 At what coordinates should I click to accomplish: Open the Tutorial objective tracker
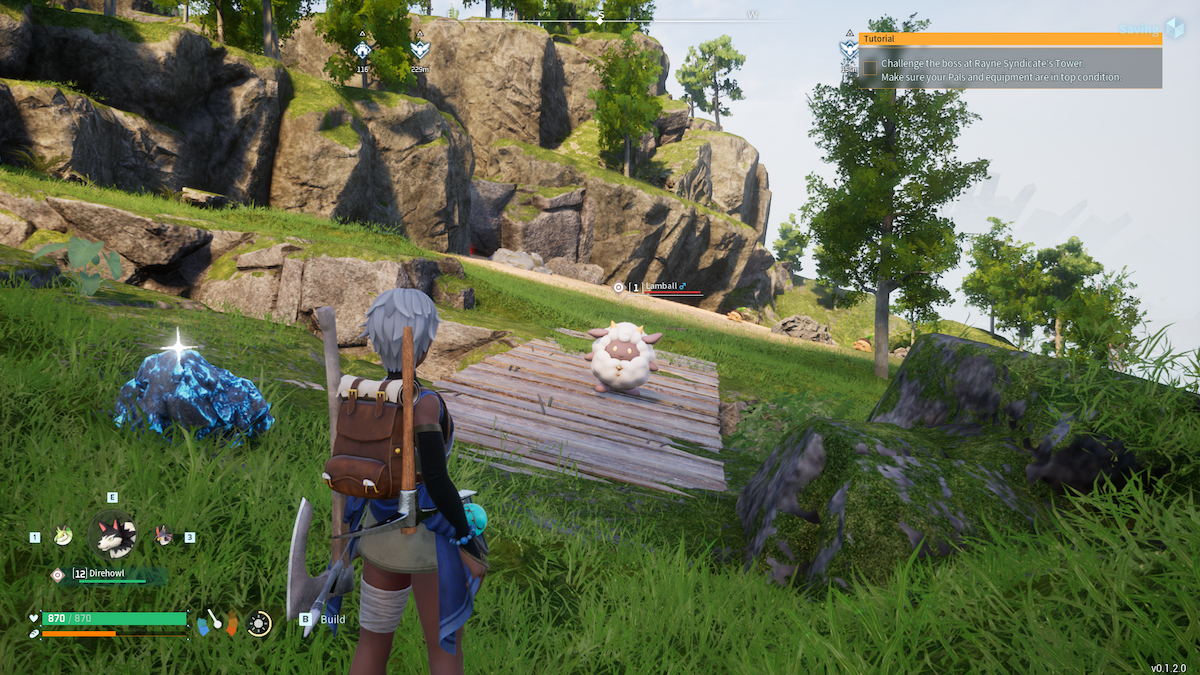1009,39
